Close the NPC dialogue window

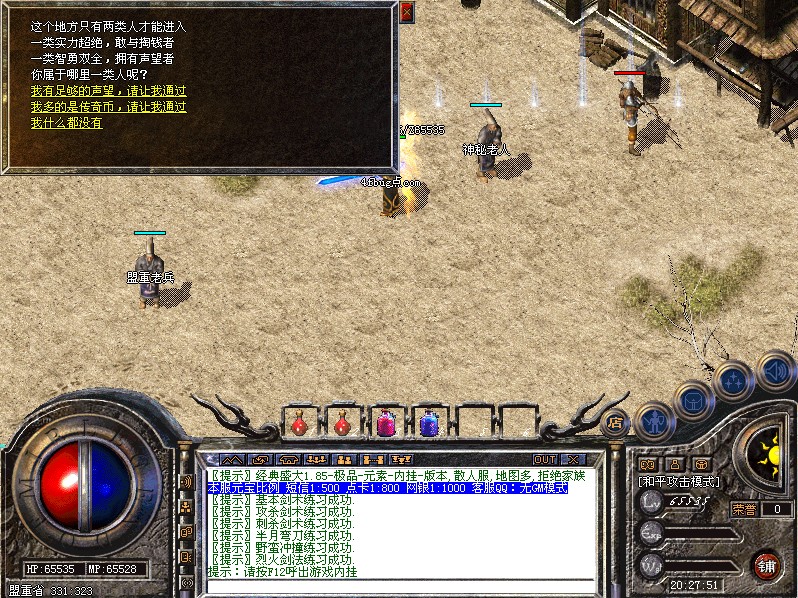click(x=406, y=12)
